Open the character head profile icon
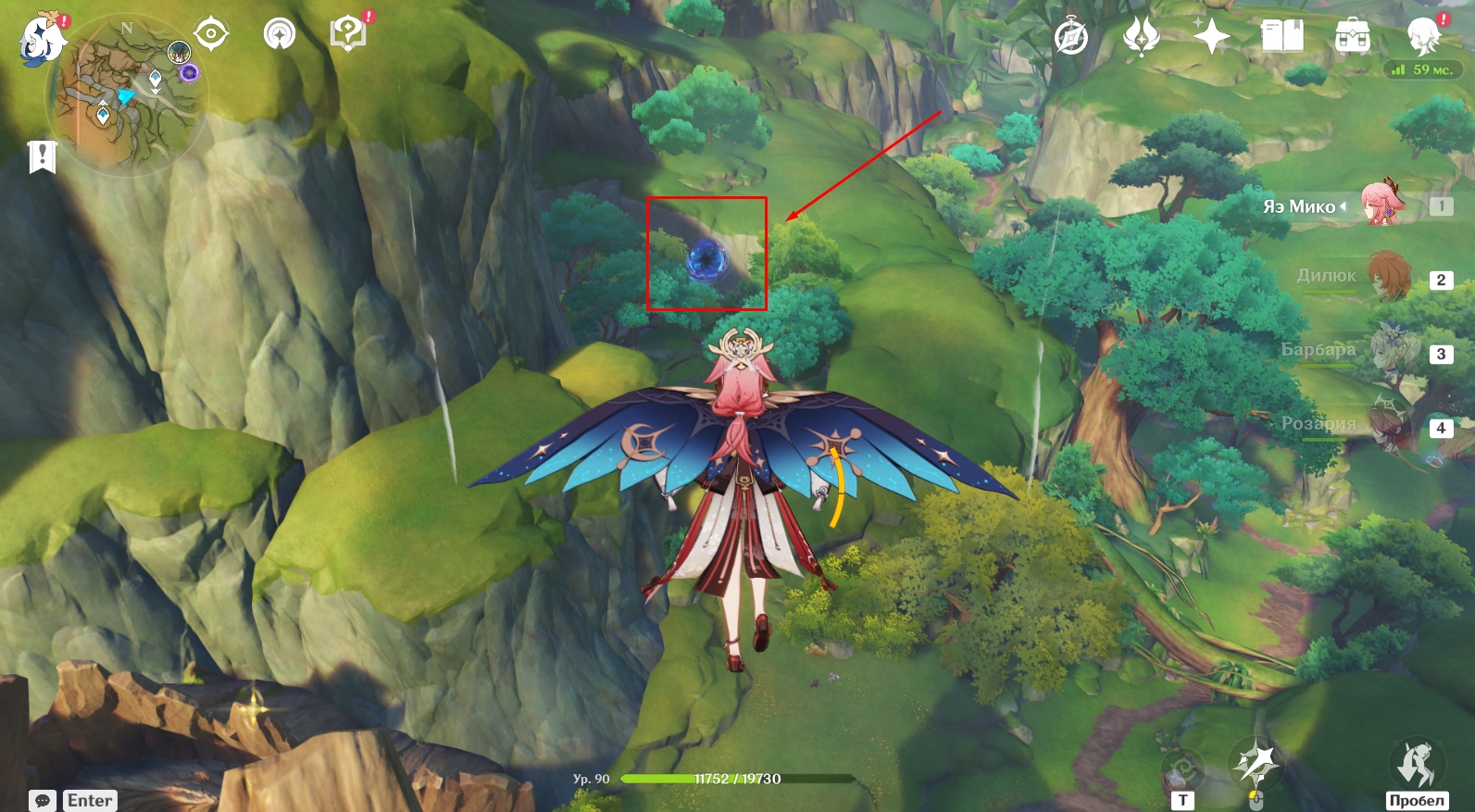The width and height of the screenshot is (1475, 812). point(1422,37)
